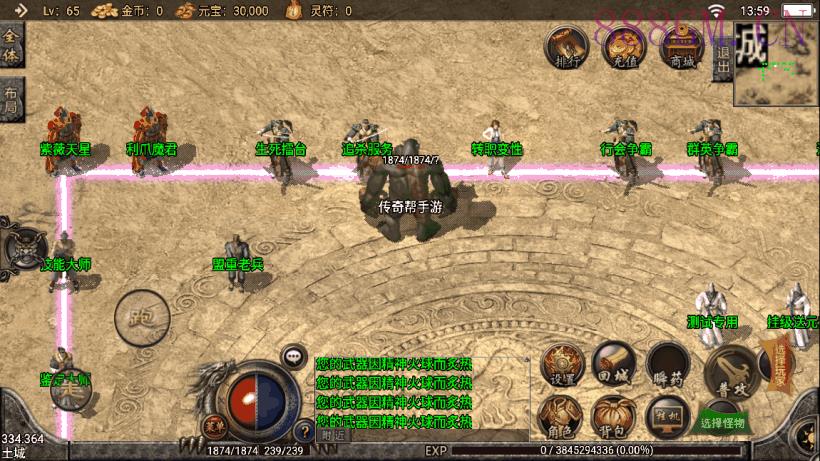
Task: Open the chat speech bubble
Action: point(294,355)
